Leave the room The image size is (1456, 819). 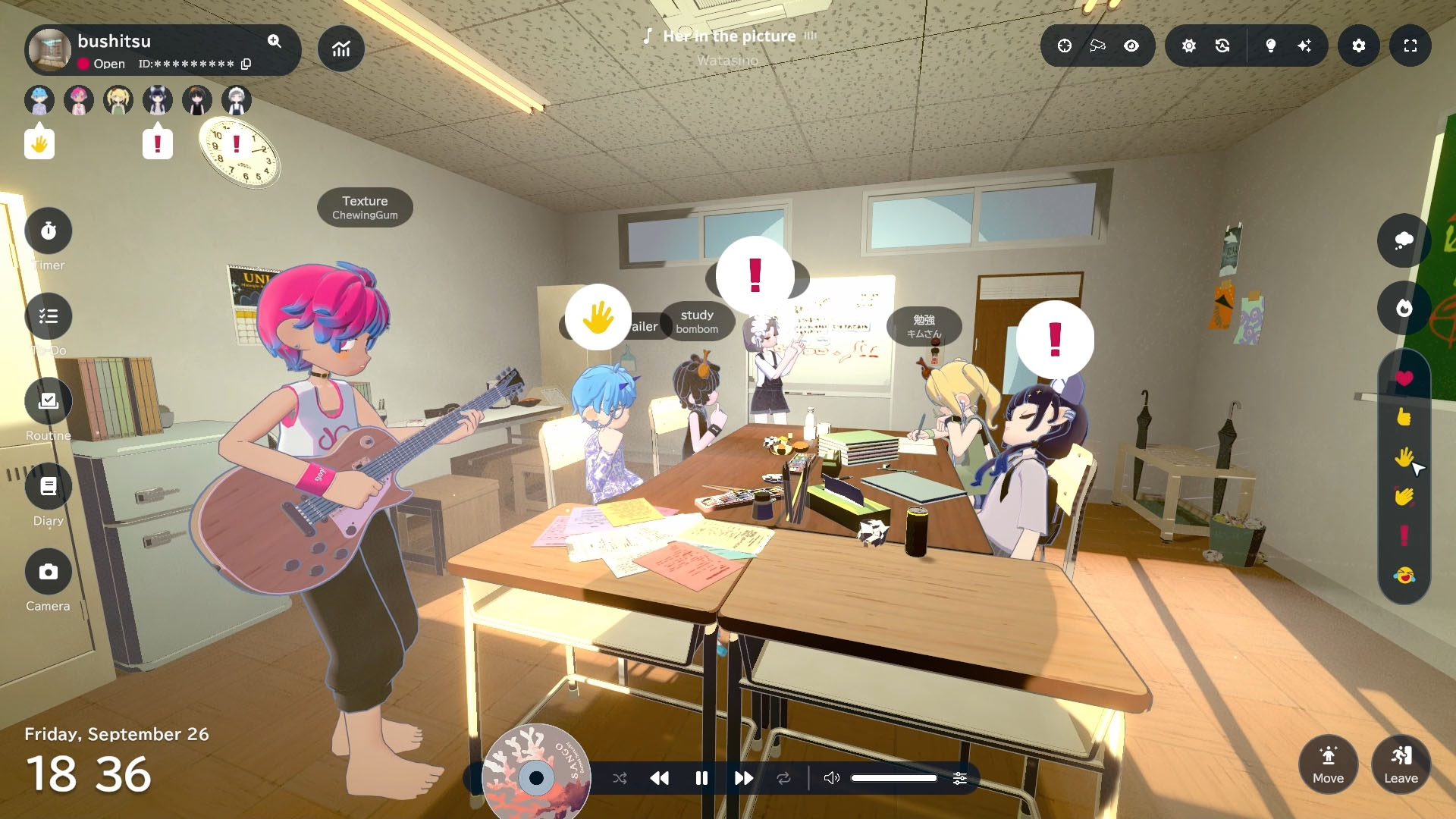pos(1401,764)
